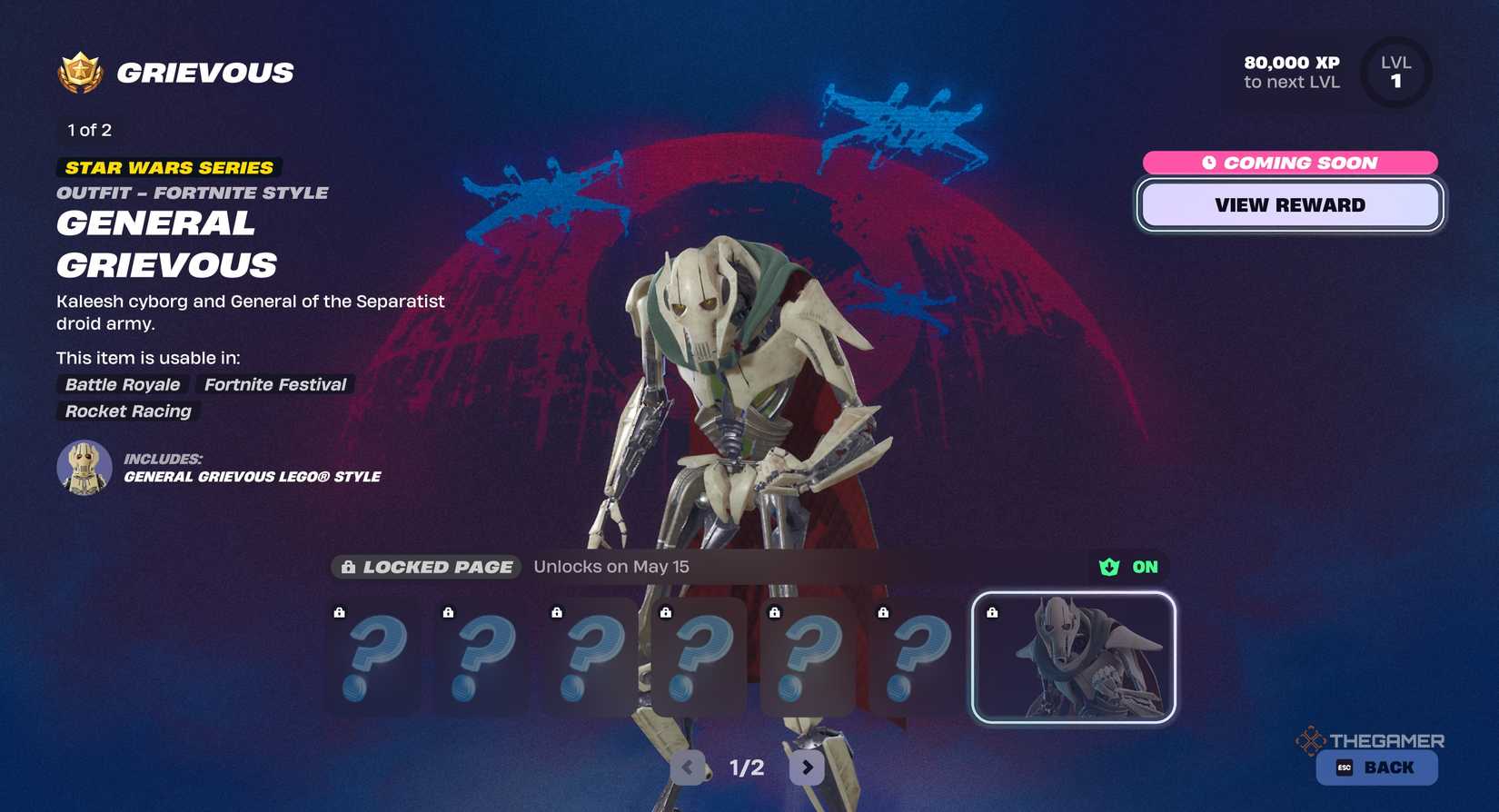Click the LVL 1 level badge
Viewport: 1499px width, 812px height.
[1395, 73]
